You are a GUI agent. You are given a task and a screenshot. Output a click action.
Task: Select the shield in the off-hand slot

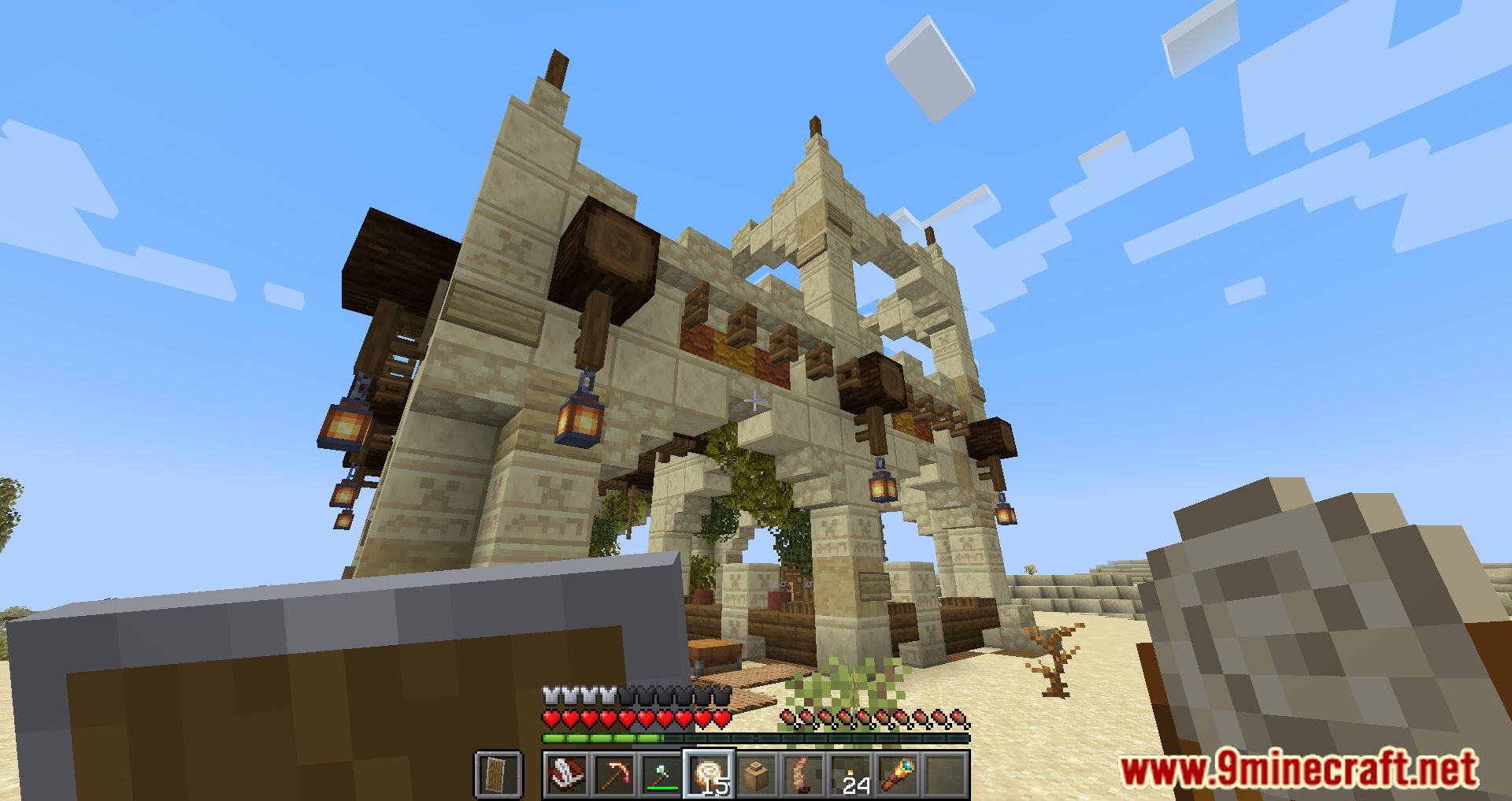coord(498,774)
